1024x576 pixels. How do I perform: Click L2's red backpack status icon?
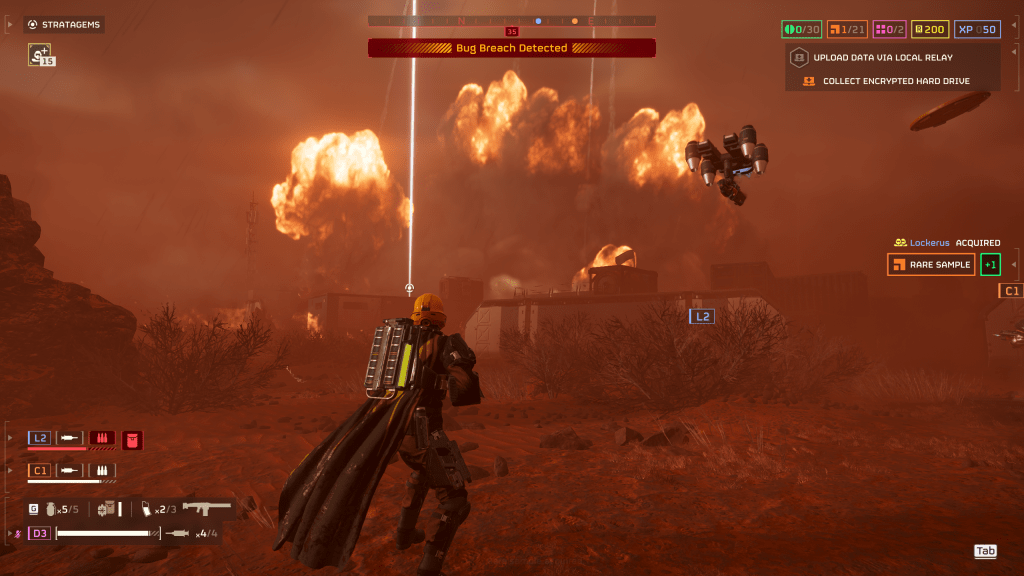(x=132, y=438)
